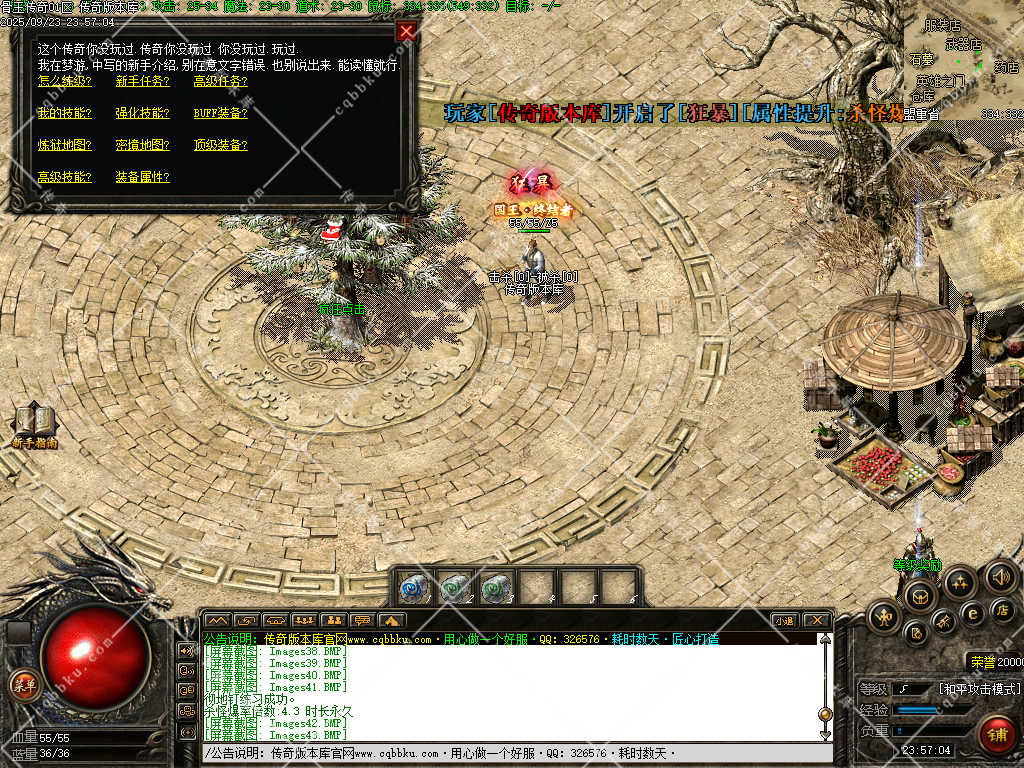This screenshot has width=1024, height=768.
Task: Open the "新手任务?" guide link
Action: (142, 81)
